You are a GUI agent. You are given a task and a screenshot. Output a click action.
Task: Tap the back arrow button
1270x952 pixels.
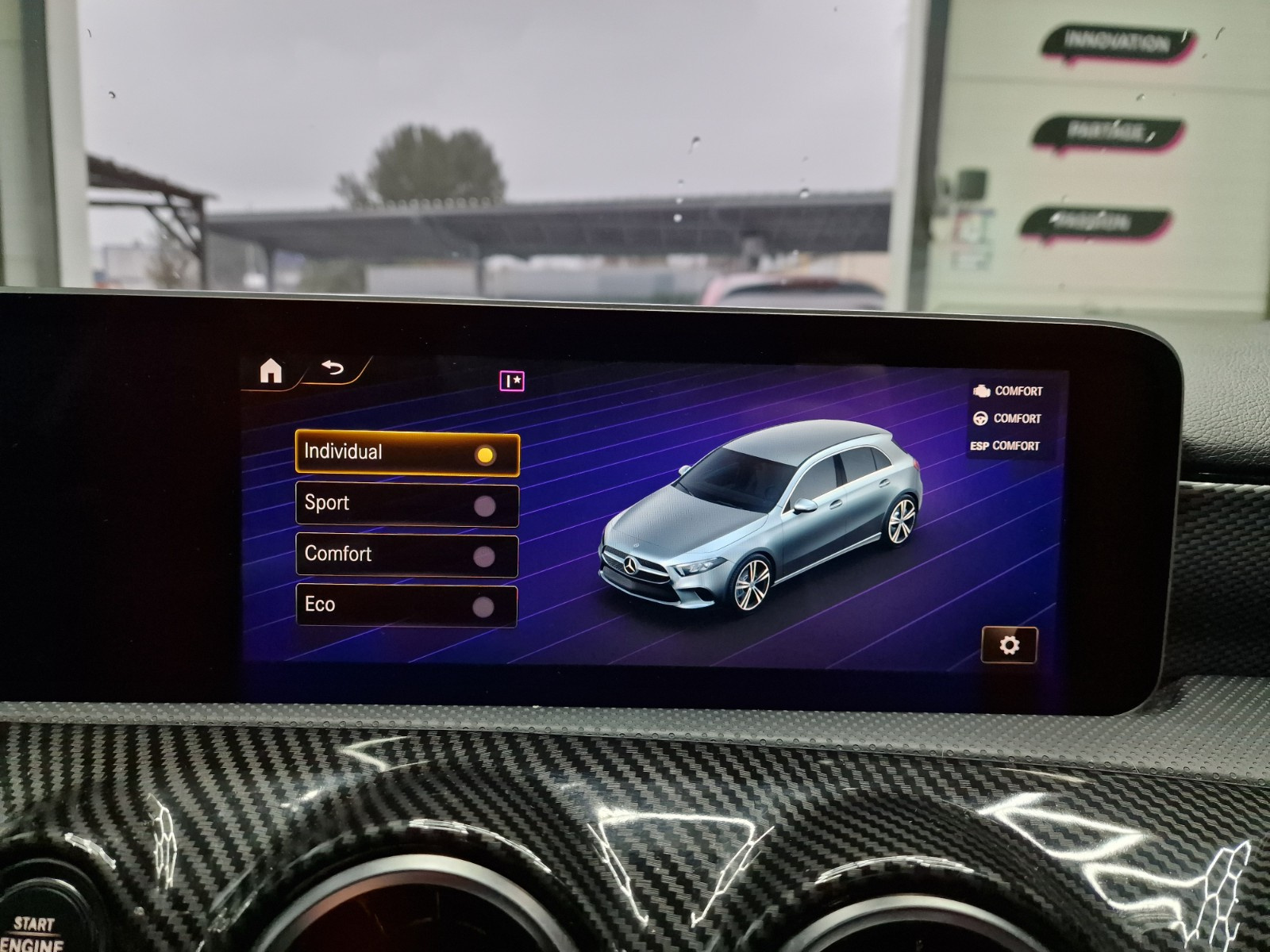click(333, 369)
